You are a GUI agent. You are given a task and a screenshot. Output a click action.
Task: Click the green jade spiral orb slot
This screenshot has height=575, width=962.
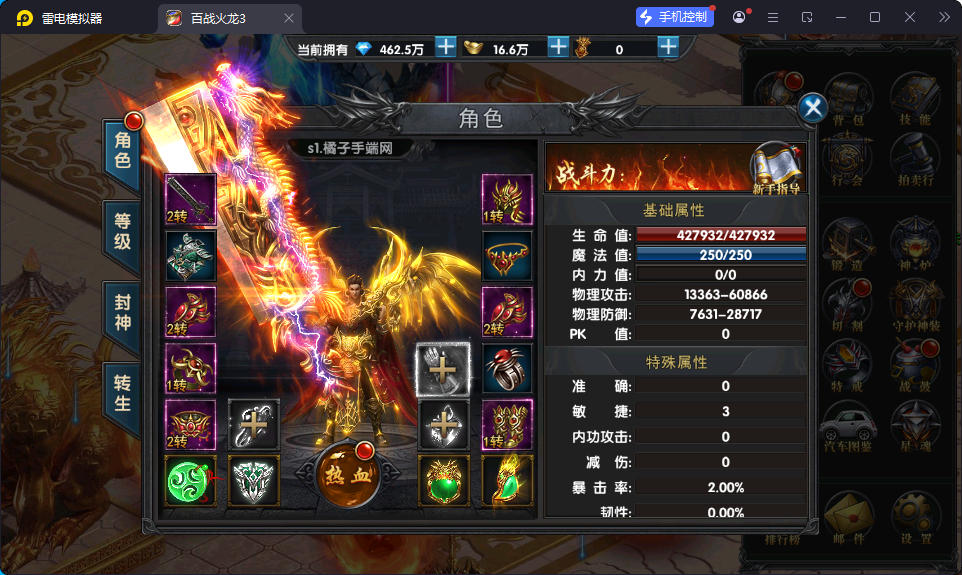point(190,481)
